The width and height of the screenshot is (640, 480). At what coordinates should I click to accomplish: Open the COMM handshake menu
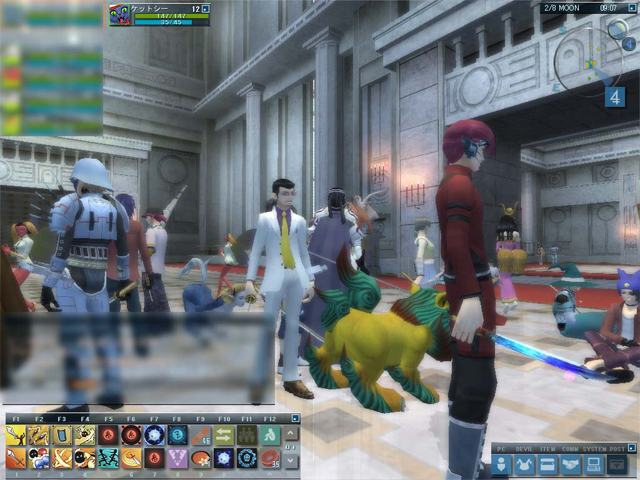[570, 465]
